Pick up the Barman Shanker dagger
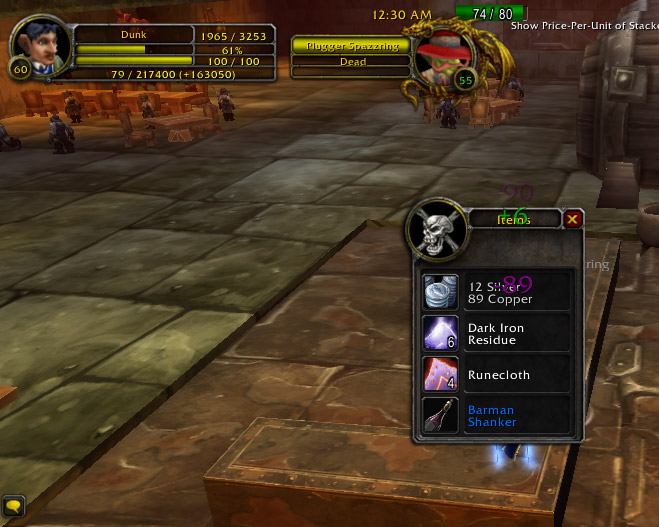Screen dimensions: 659x527 pos(441,415)
